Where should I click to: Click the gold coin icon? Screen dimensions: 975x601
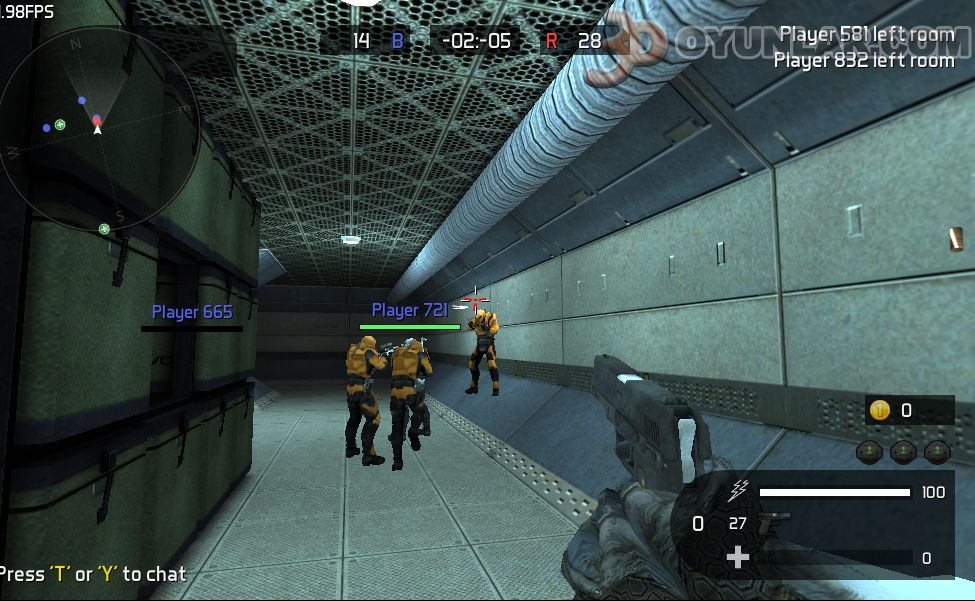click(x=880, y=410)
